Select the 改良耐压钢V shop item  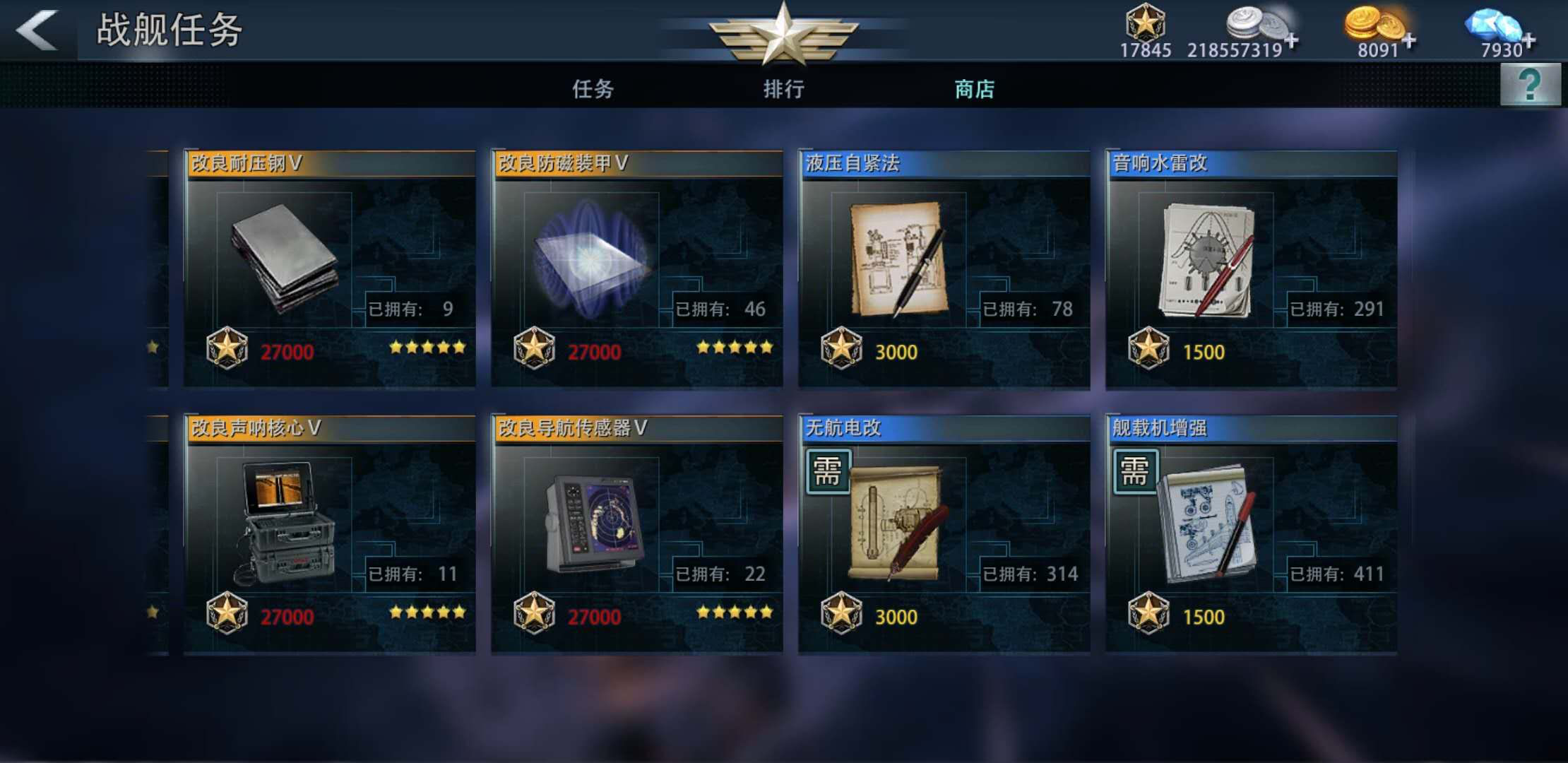(x=329, y=268)
